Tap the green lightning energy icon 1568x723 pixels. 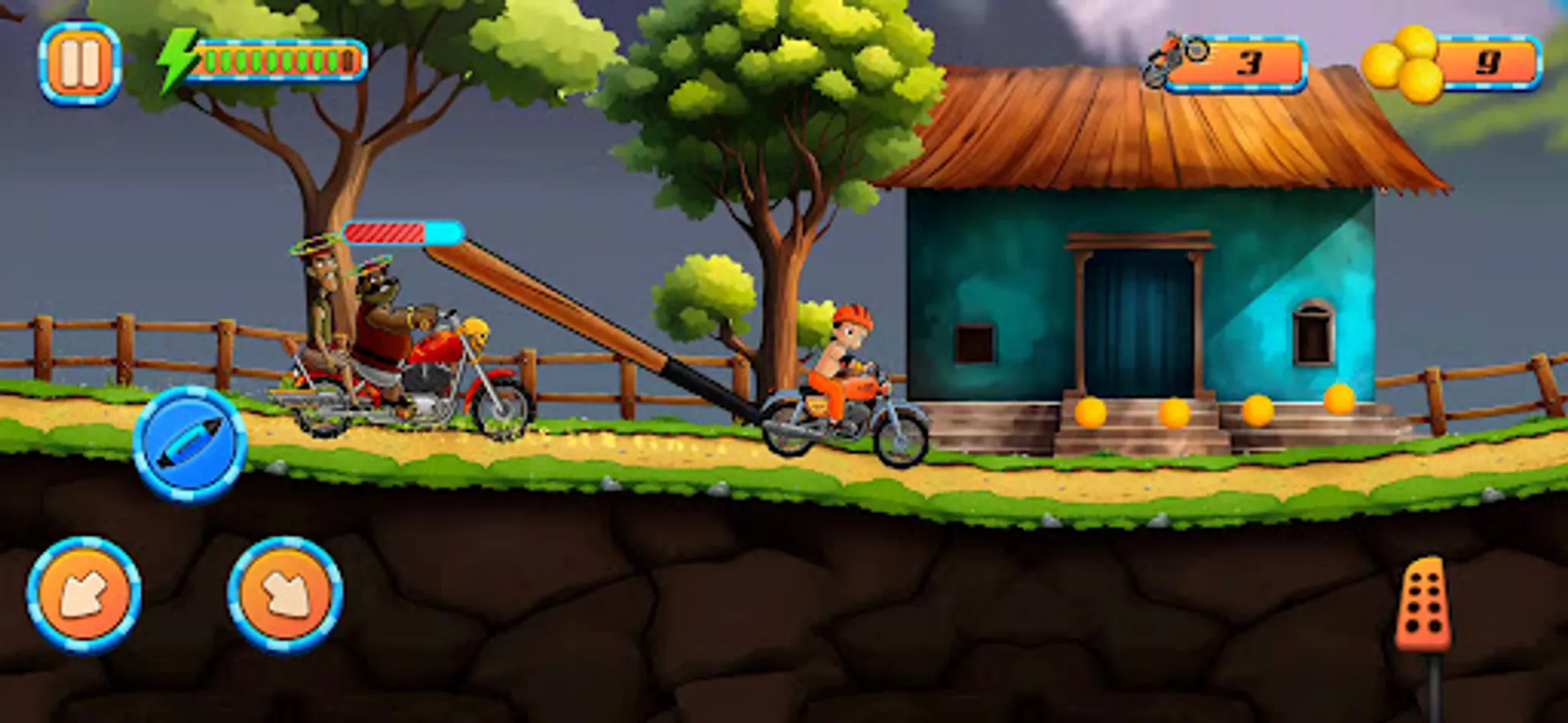coord(176,59)
